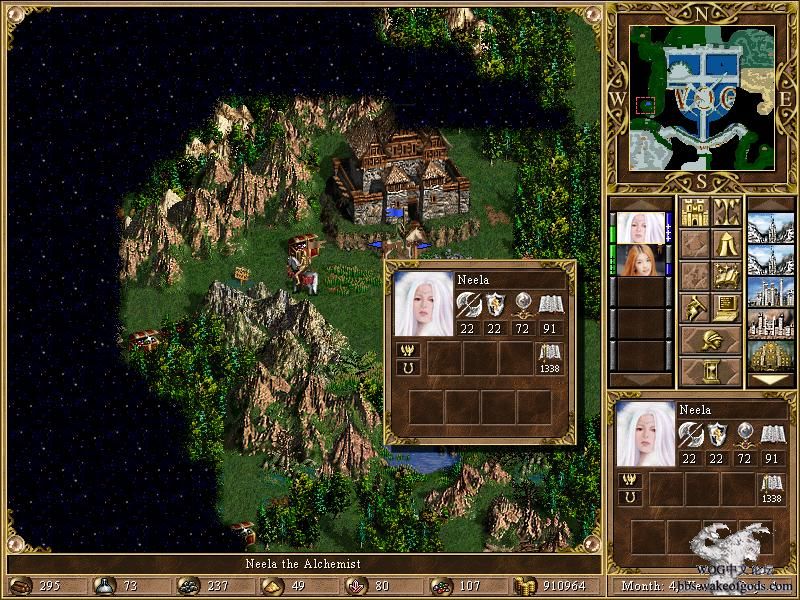Open the Kingdom Overview castle button
The height and width of the screenshot is (600, 800).
[x=694, y=212]
